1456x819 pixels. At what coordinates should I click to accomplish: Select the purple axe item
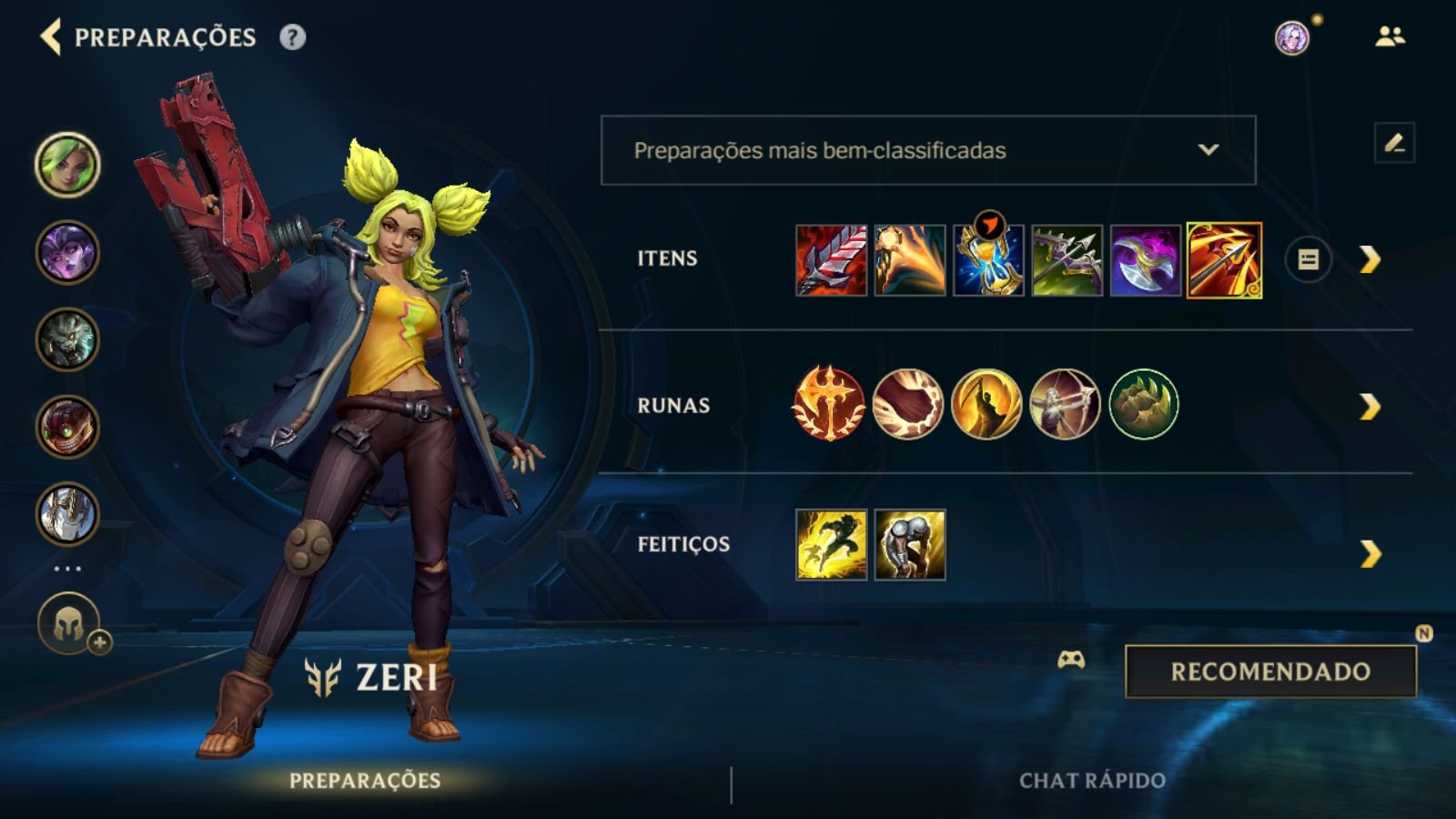pos(1146,260)
